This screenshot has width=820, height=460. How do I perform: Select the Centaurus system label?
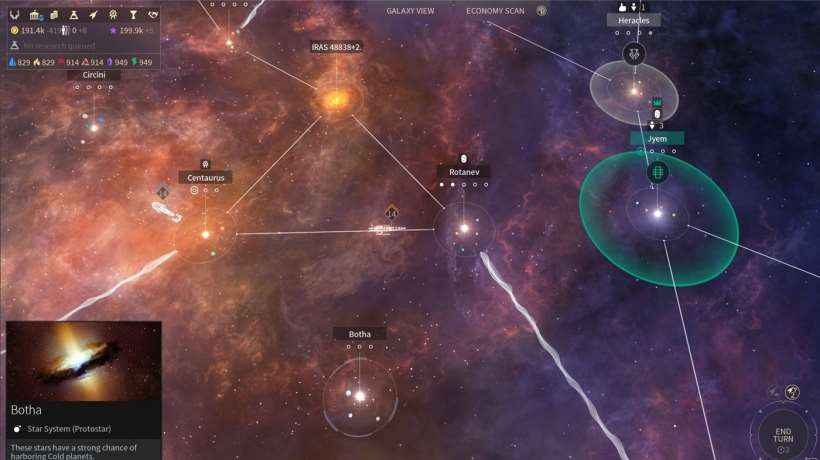point(205,178)
